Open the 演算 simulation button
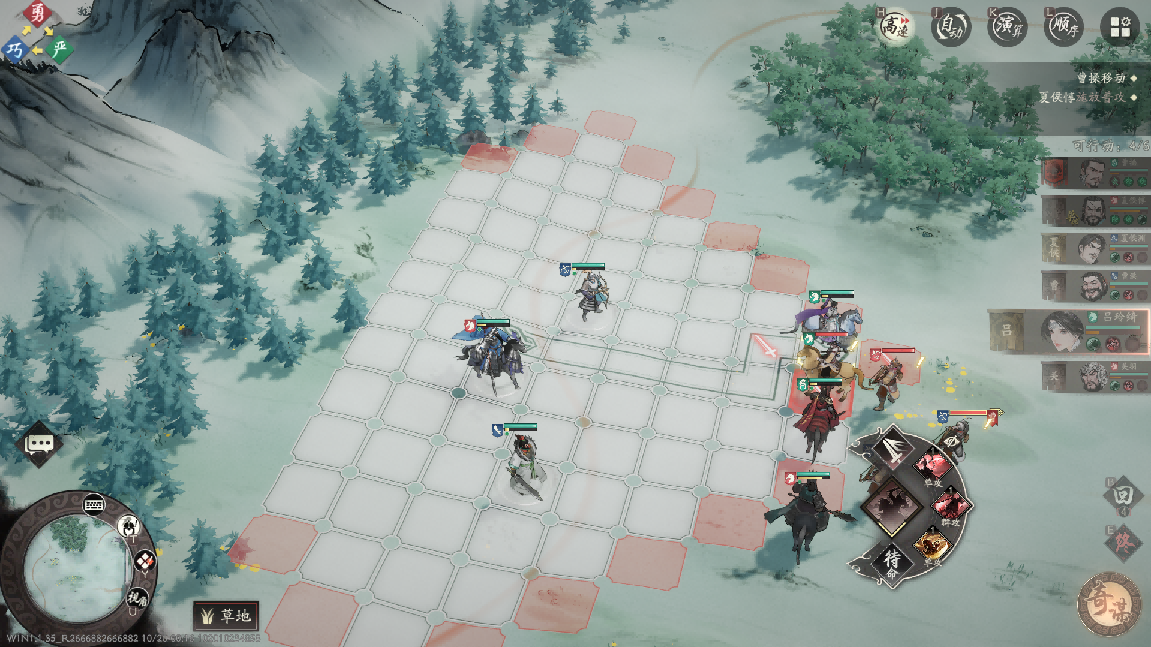The width and height of the screenshot is (1151, 647). [x=1008, y=27]
